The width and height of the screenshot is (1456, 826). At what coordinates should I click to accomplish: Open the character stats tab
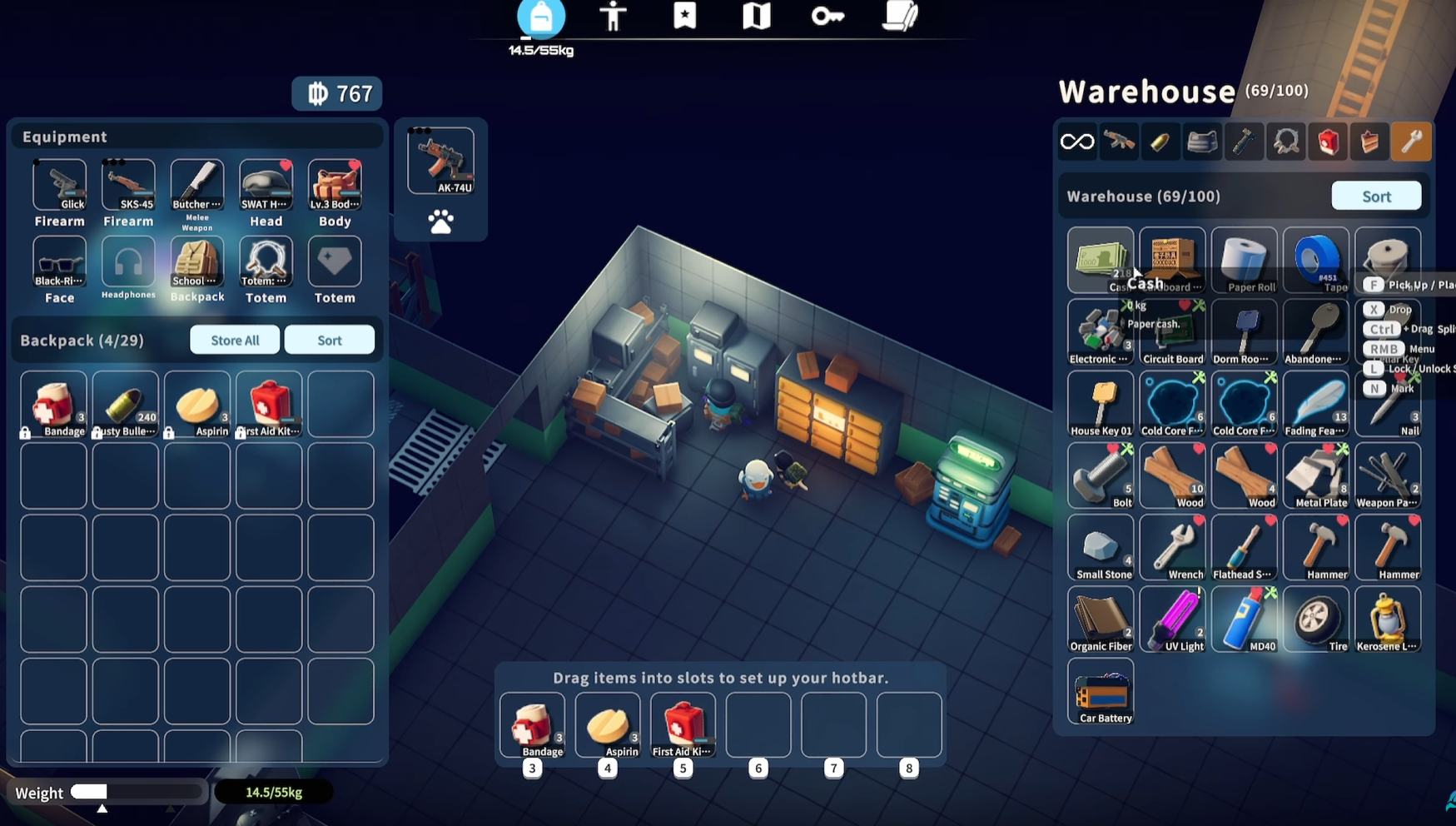click(x=613, y=17)
